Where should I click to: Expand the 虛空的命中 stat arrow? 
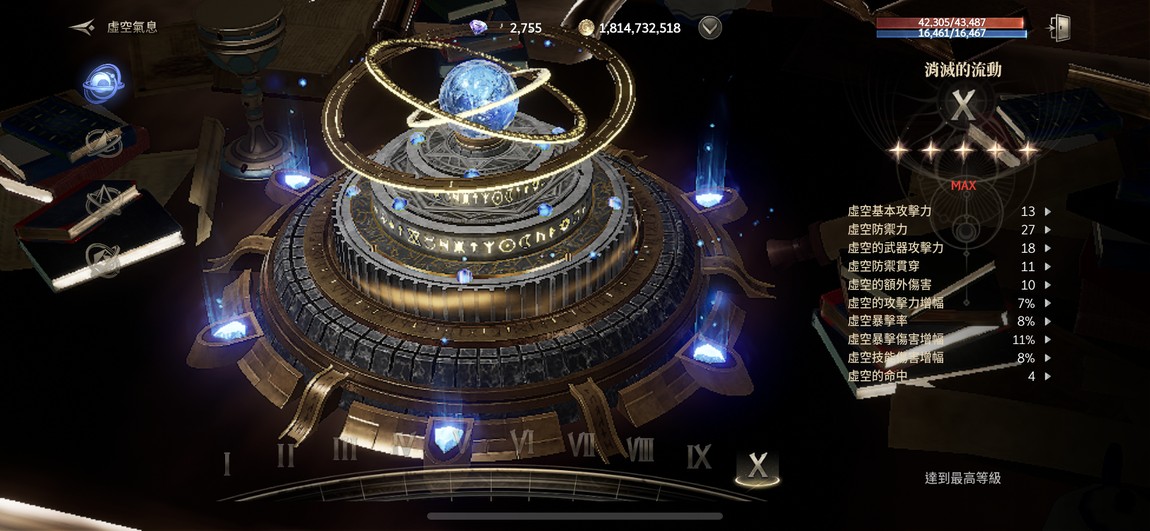tap(1047, 376)
